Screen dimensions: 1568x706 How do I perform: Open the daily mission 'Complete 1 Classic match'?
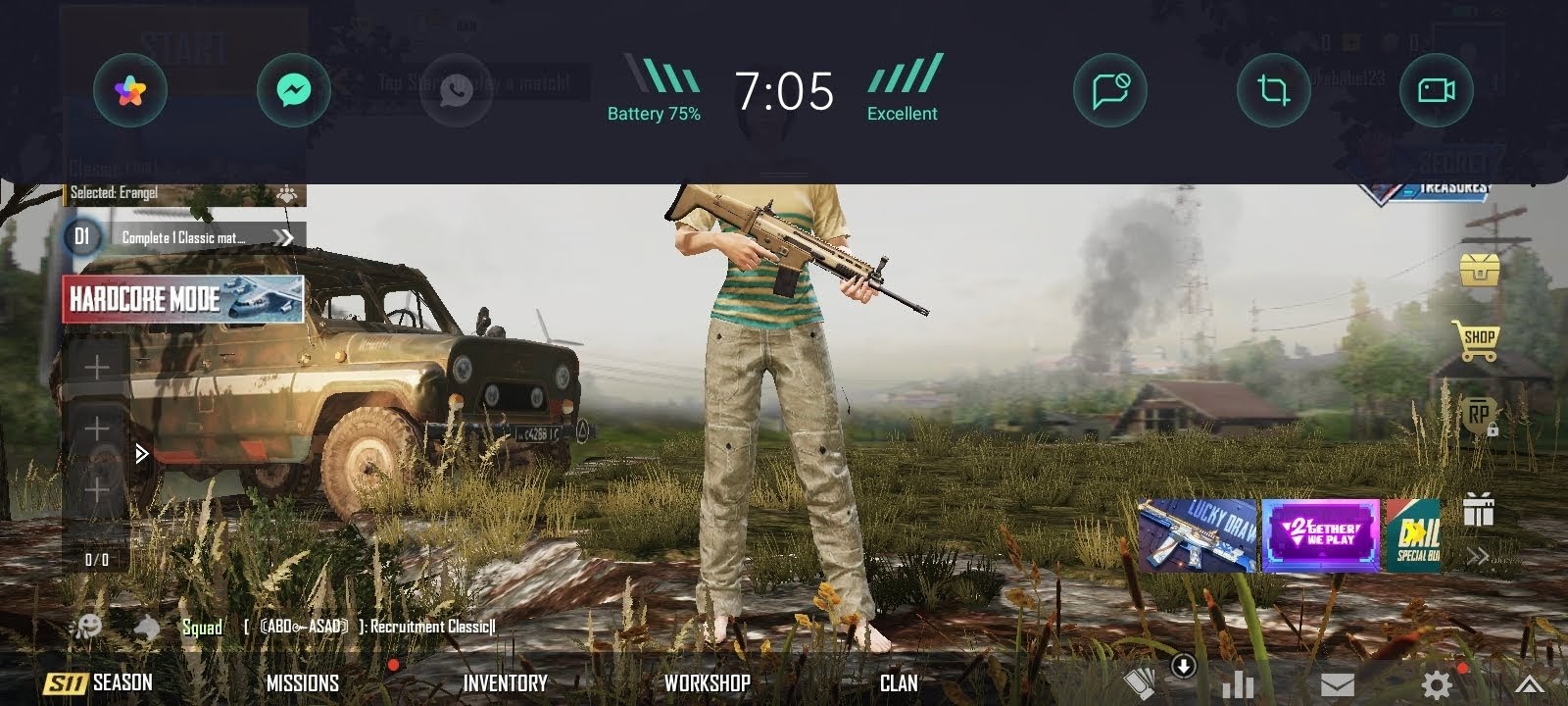[x=184, y=237]
